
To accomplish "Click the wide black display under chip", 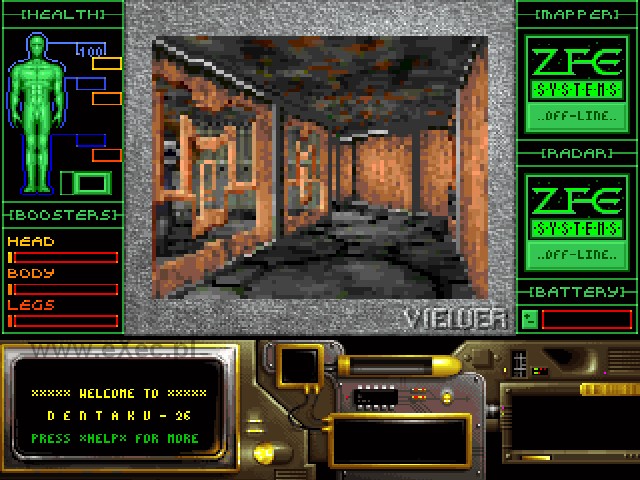I will (x=399, y=440).
